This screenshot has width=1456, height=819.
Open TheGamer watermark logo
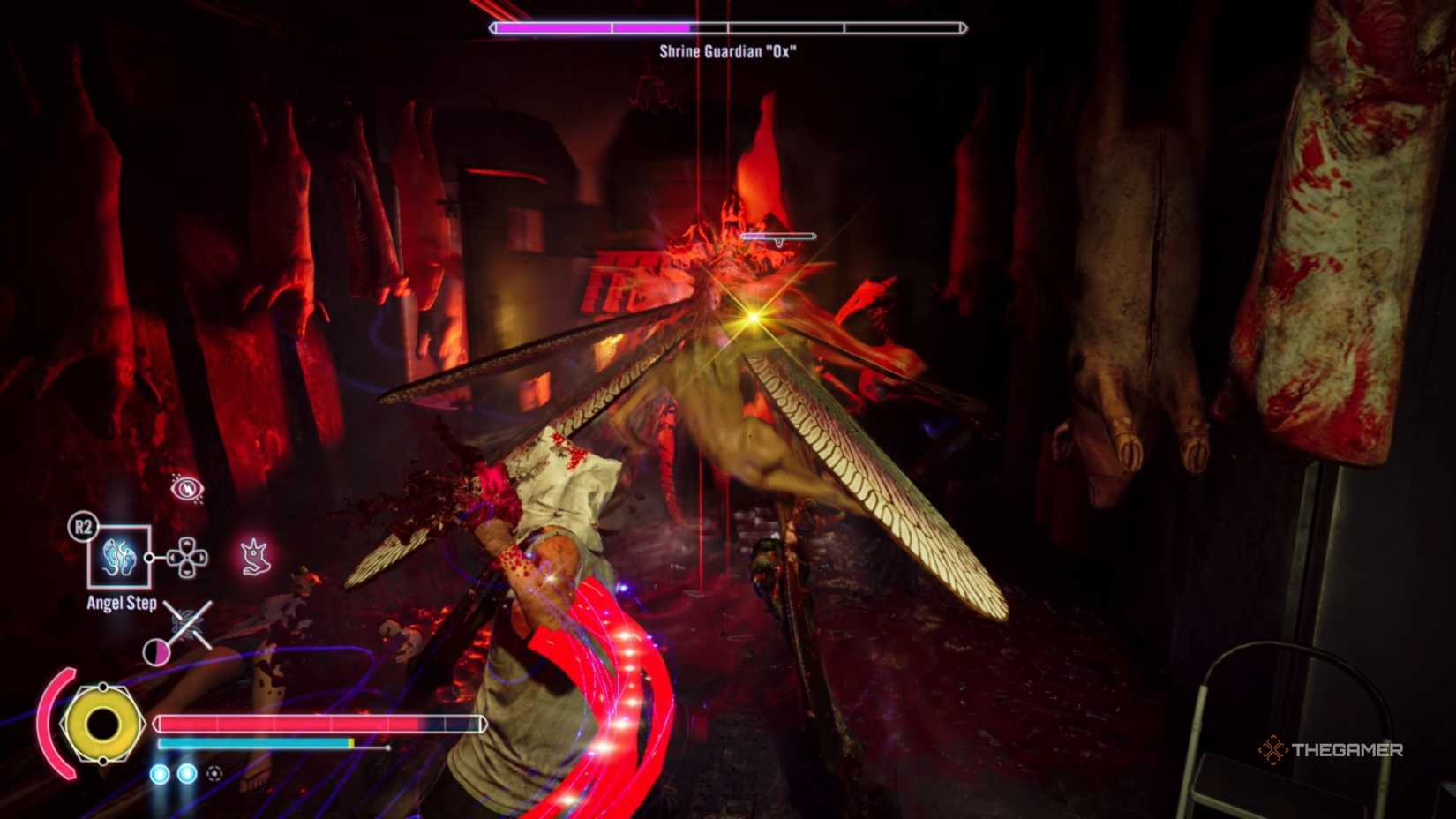pyautogui.click(x=1330, y=750)
